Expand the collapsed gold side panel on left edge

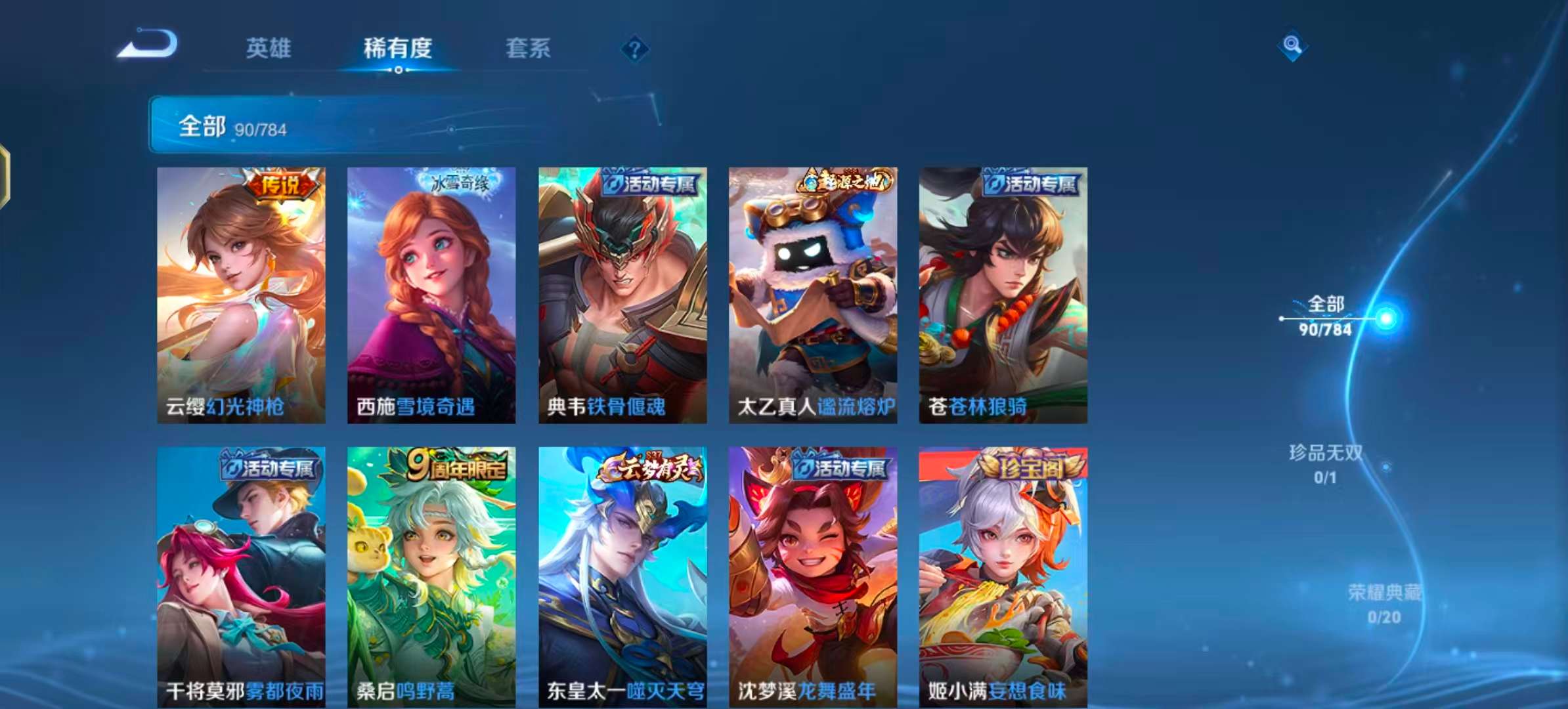5,176
